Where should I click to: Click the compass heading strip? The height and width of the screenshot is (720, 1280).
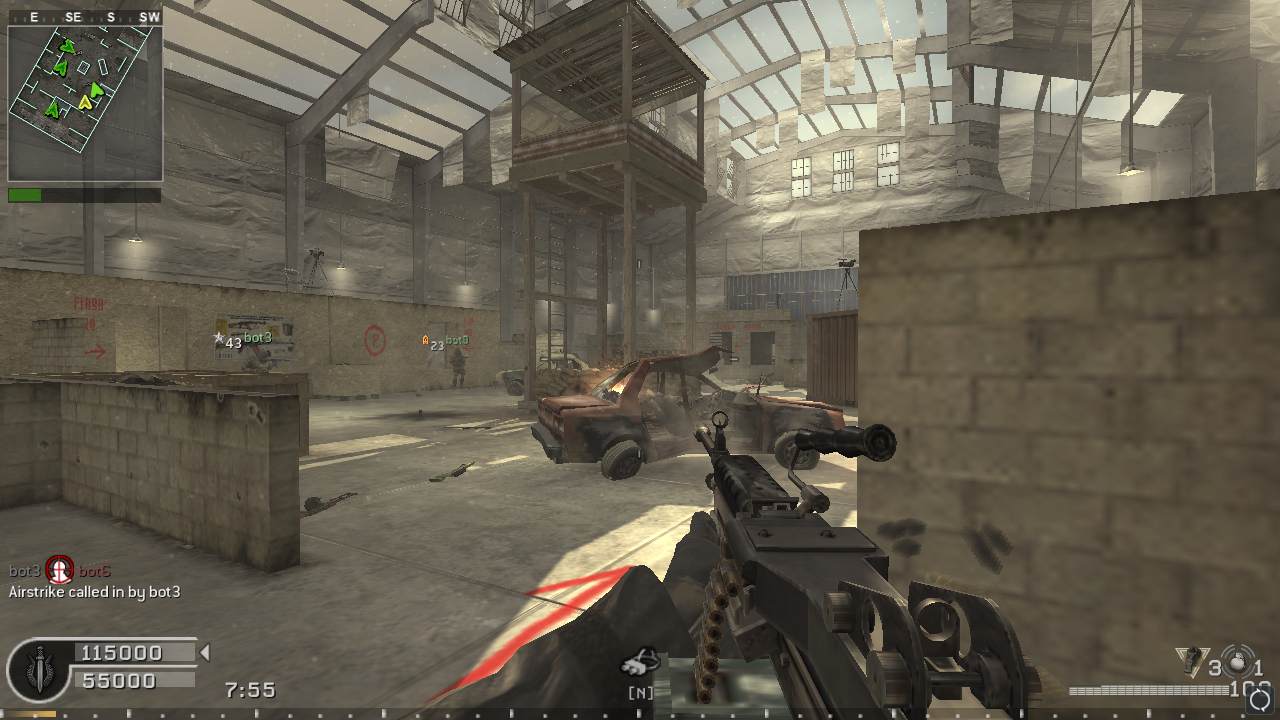[x=85, y=17]
